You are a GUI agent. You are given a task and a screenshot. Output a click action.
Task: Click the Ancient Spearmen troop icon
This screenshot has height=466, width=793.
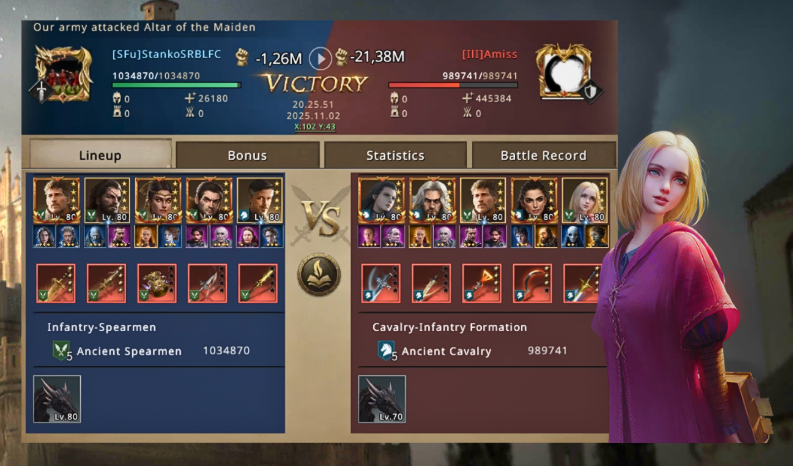pyautogui.click(x=62, y=351)
